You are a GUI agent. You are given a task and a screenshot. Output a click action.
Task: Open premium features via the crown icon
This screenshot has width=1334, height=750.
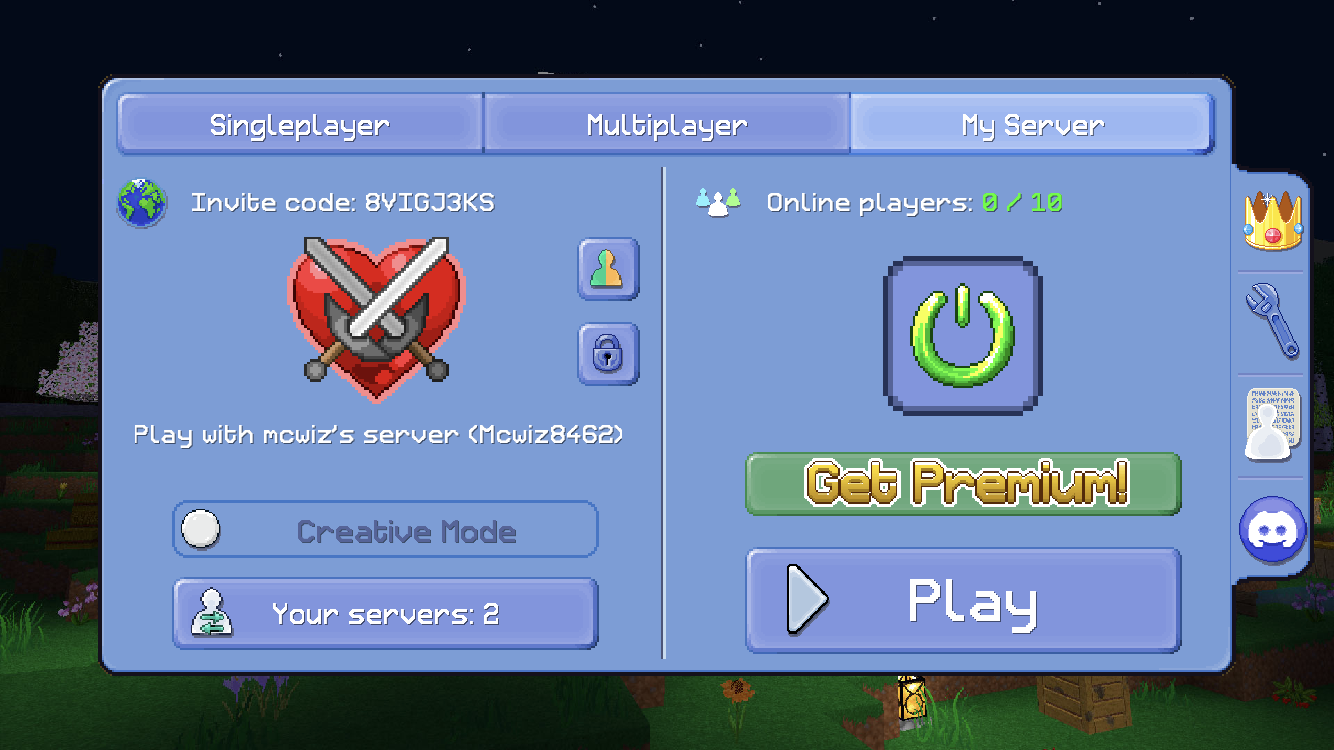click(x=1271, y=218)
